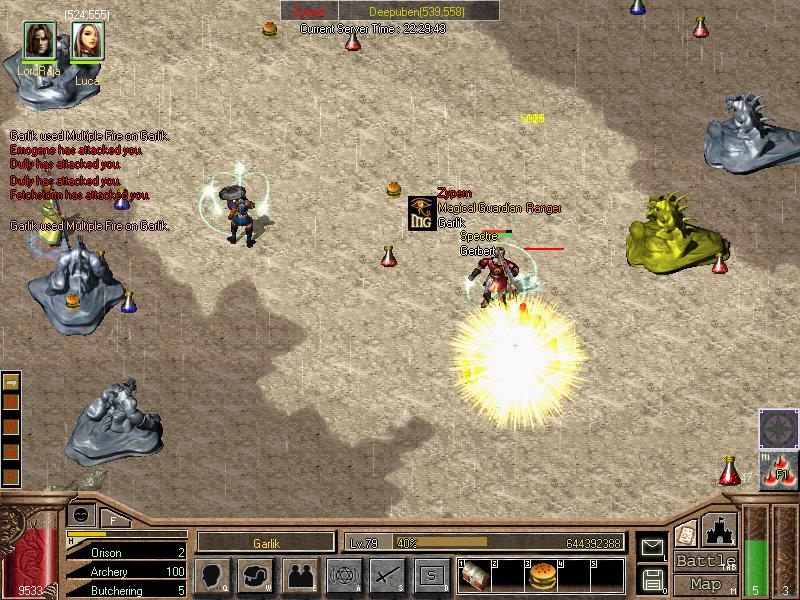Open the Map button
Image resolution: width=800 pixels, height=600 pixels.
tap(706, 584)
